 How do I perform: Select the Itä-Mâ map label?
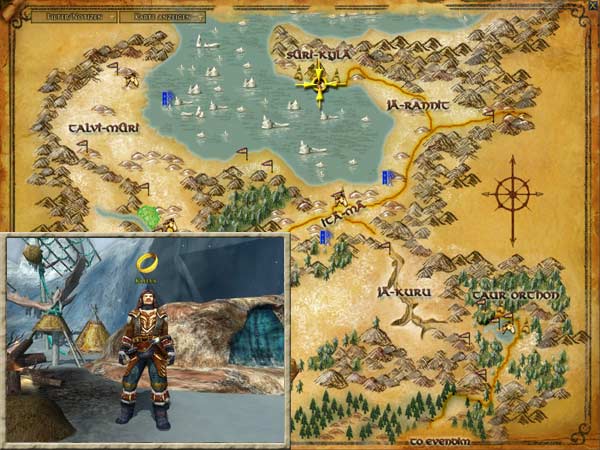[341, 215]
